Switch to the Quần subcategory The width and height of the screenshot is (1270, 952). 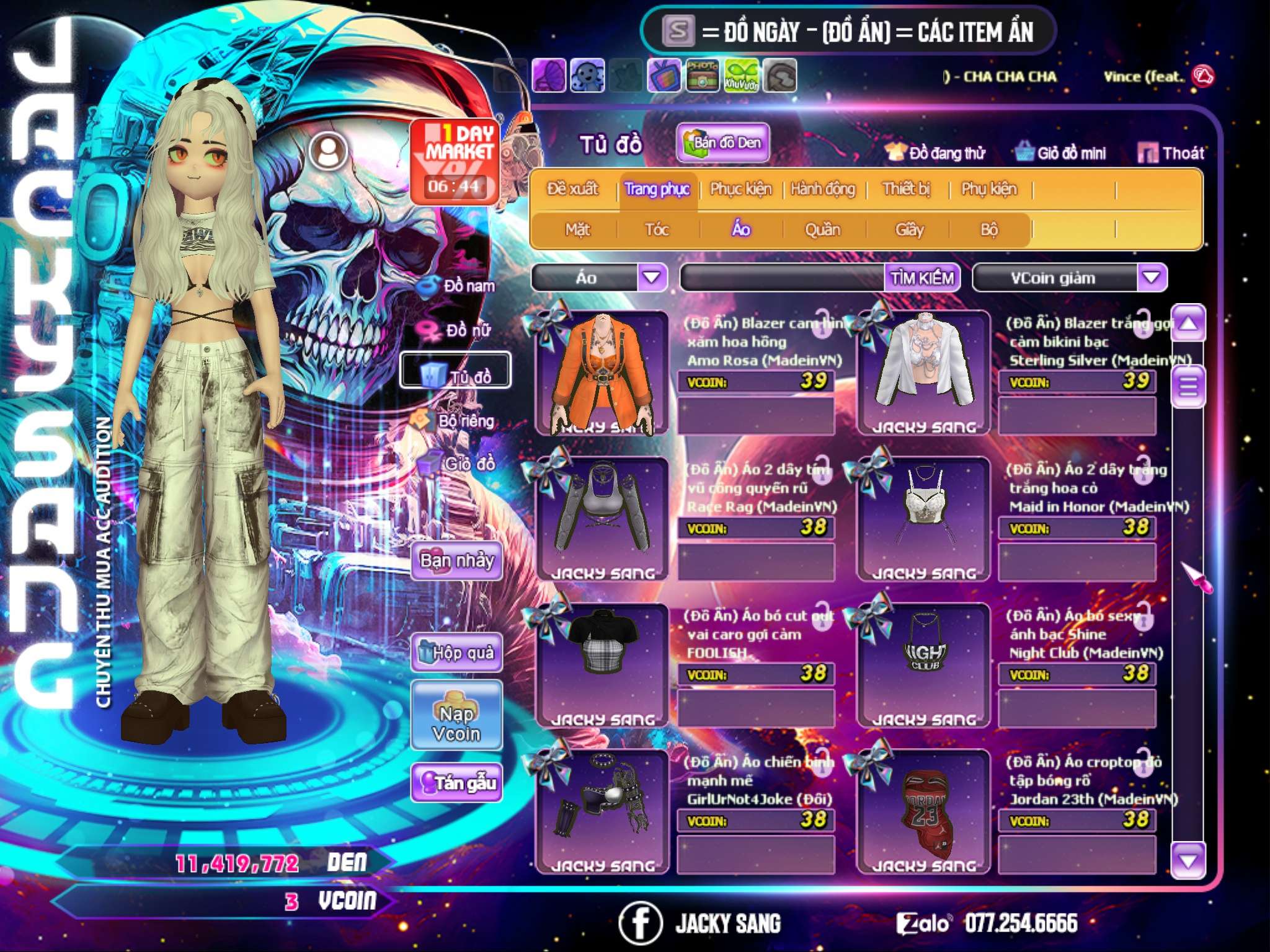click(822, 230)
